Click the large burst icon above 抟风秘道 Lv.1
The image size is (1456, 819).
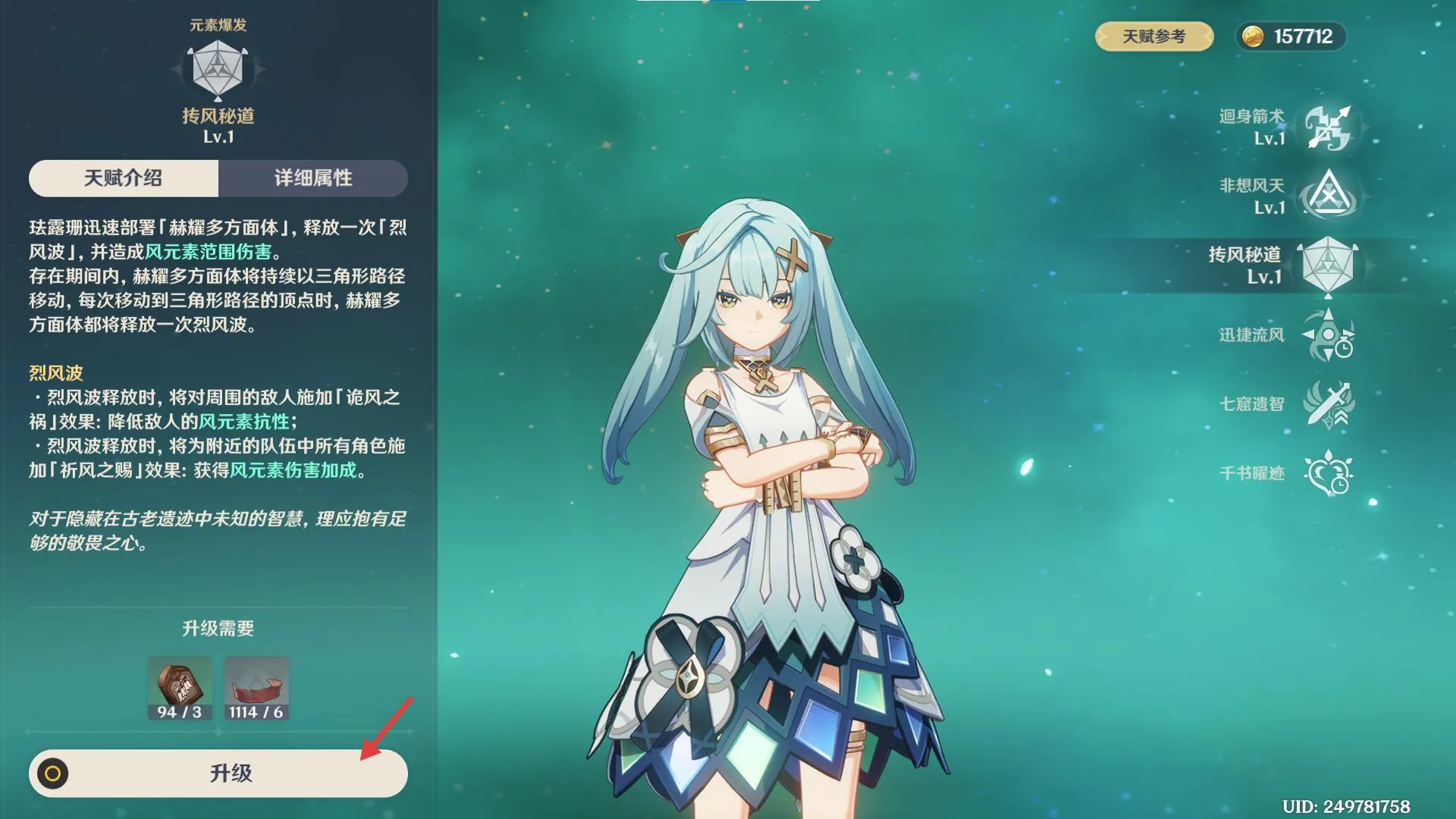pyautogui.click(x=218, y=68)
